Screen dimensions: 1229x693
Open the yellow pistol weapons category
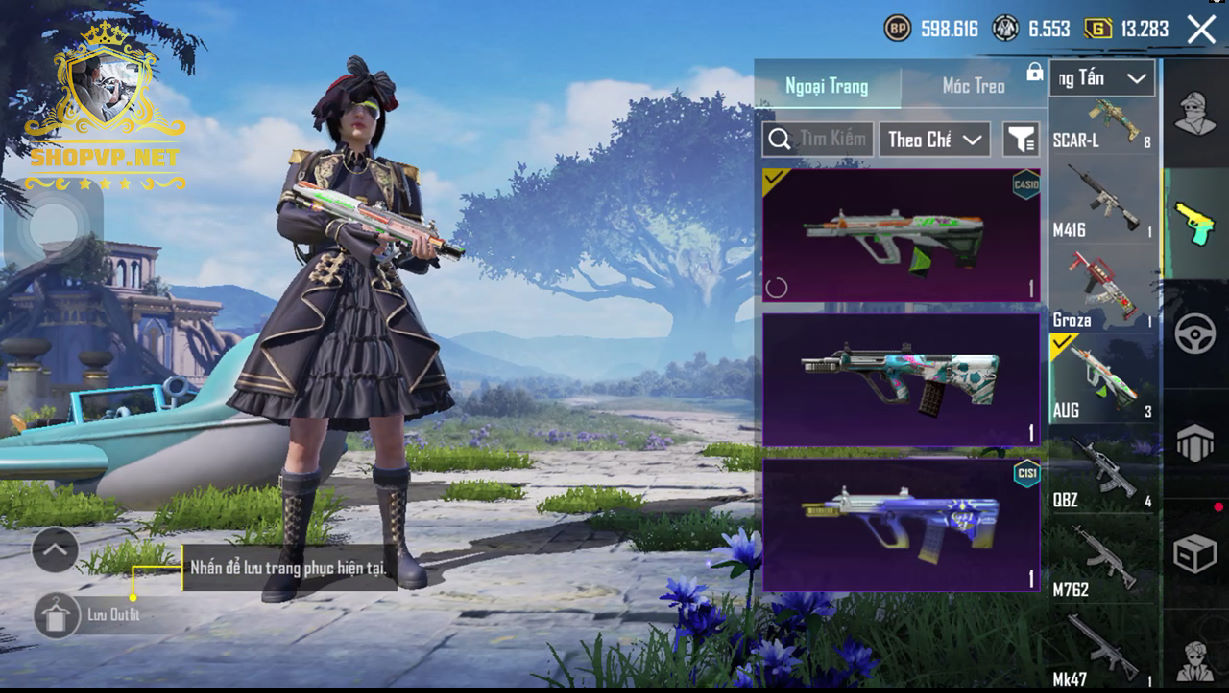point(1195,223)
